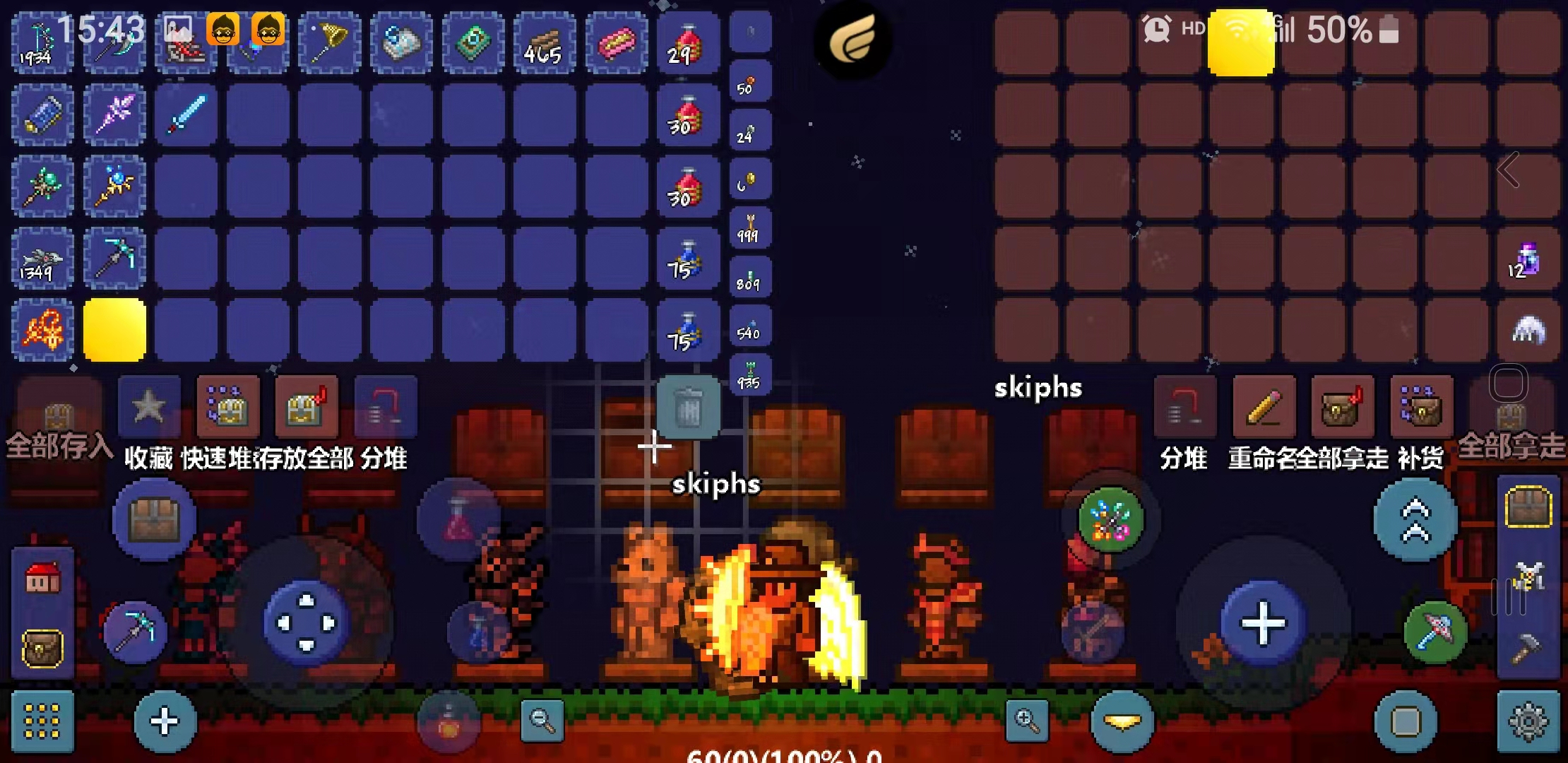The width and height of the screenshot is (1568, 763).
Task: Quick stack items to nearby chests
Action: [x=227, y=407]
